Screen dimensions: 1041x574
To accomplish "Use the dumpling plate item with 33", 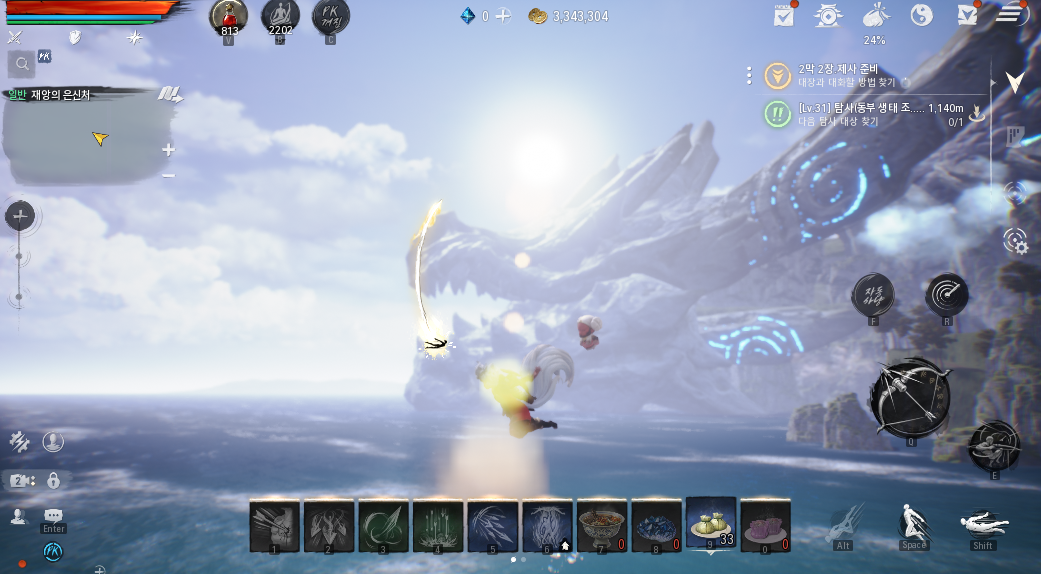I will (x=711, y=523).
